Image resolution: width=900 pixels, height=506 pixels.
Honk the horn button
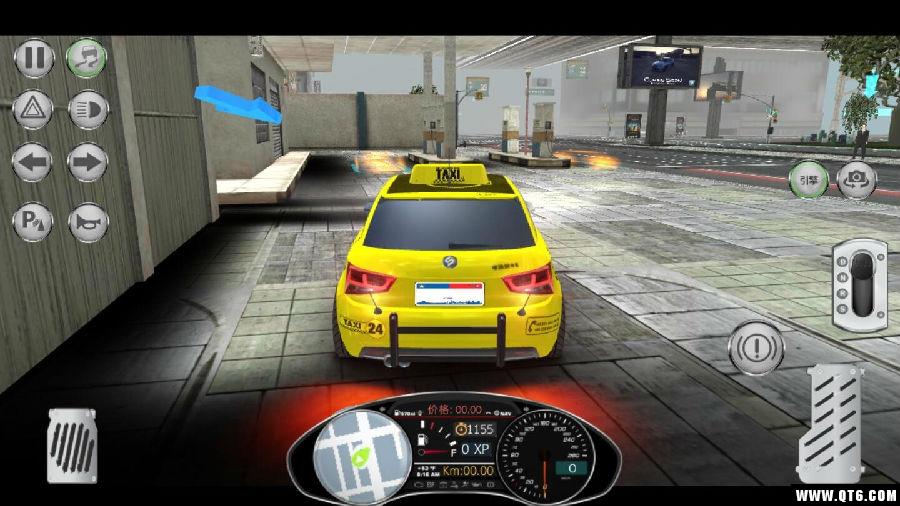(x=88, y=221)
